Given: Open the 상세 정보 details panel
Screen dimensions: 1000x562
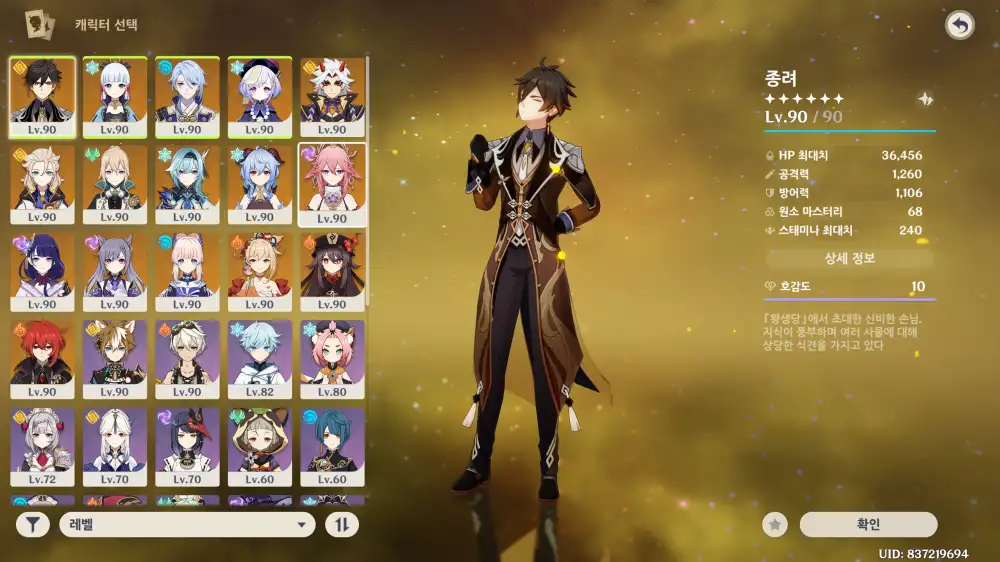Looking at the screenshot, I should (x=849, y=258).
